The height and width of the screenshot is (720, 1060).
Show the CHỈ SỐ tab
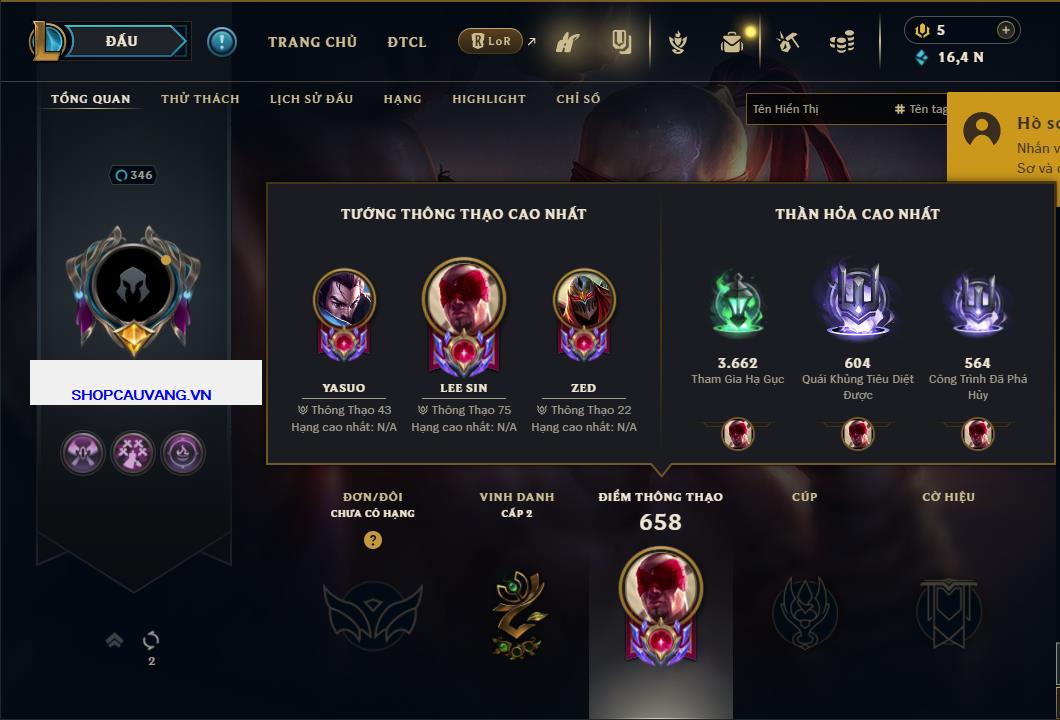click(578, 99)
